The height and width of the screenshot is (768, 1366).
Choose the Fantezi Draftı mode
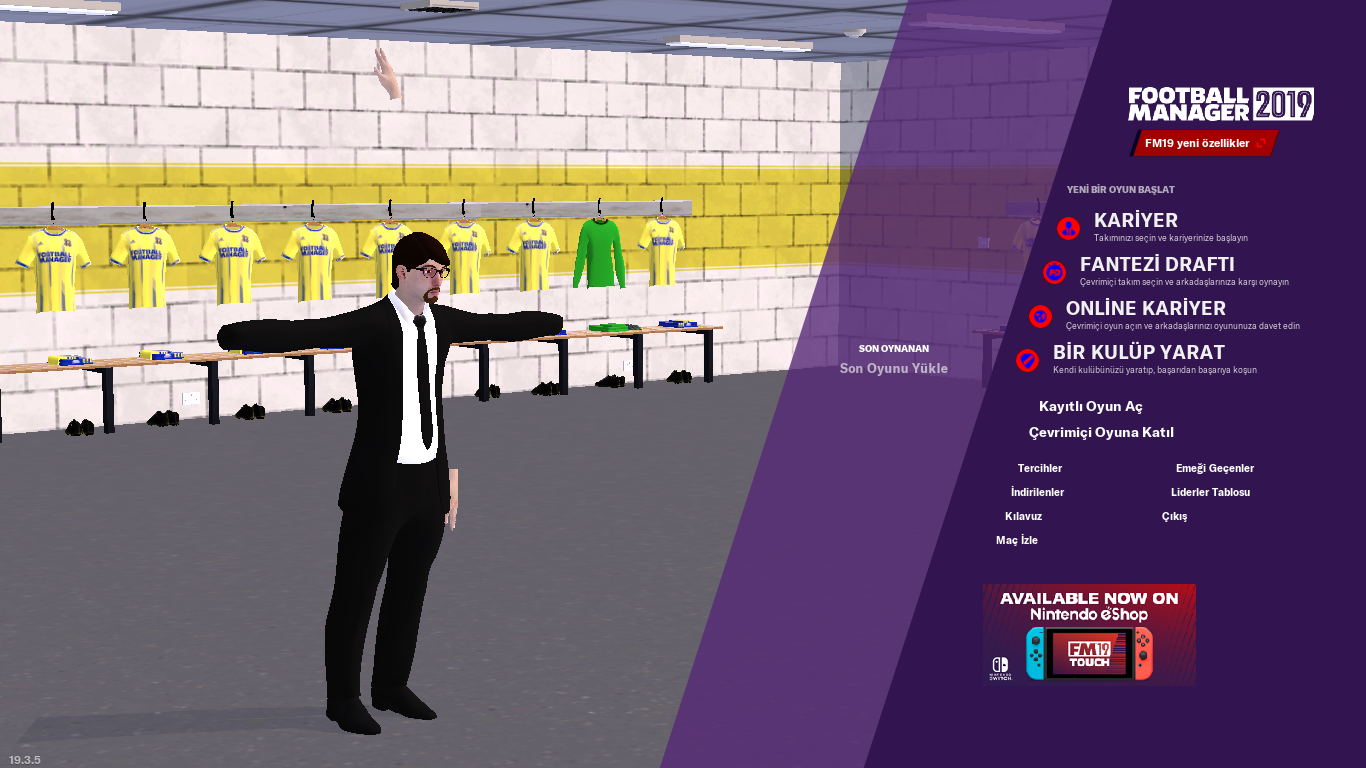click(x=1156, y=265)
